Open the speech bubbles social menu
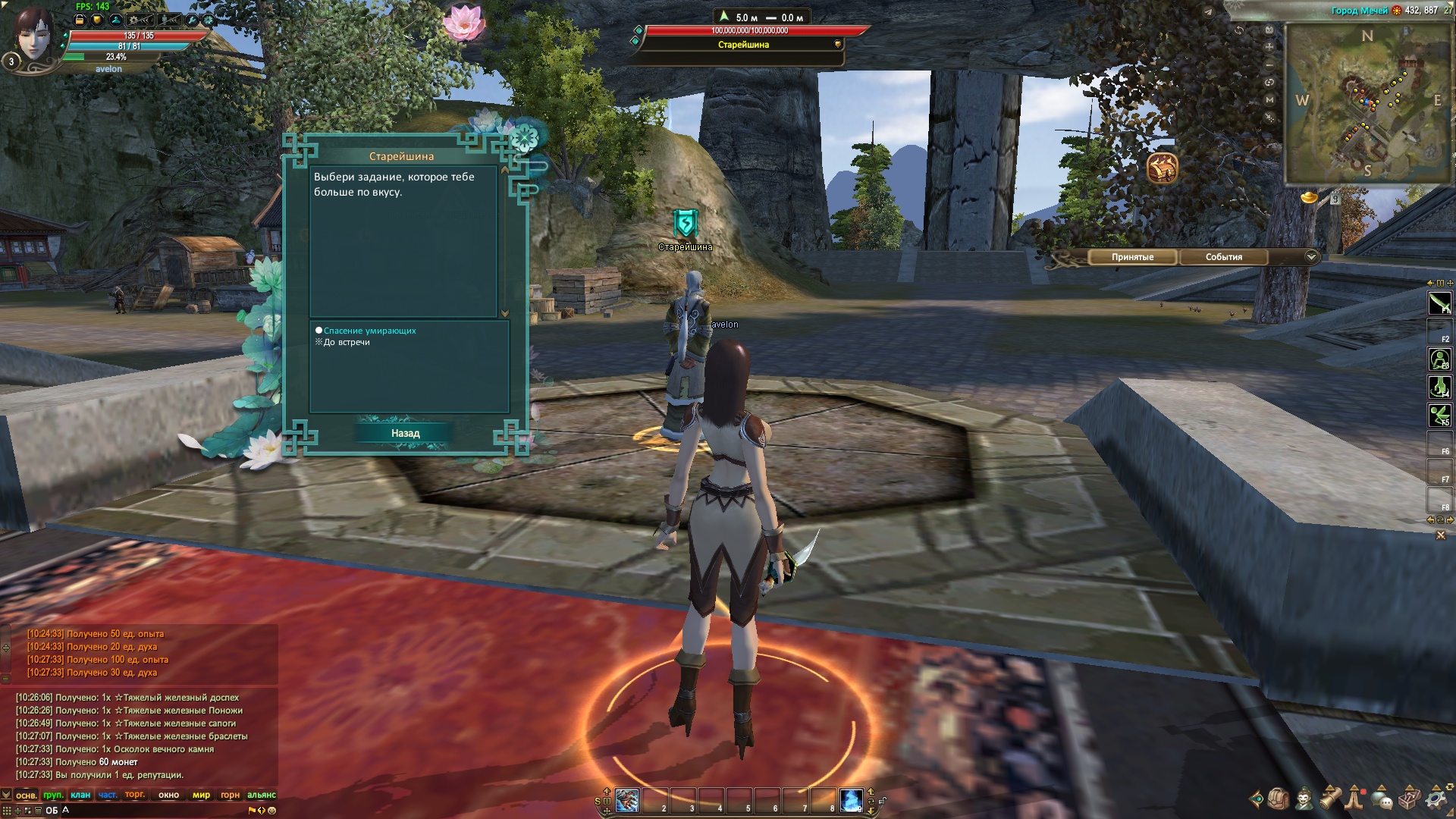This screenshot has width=1456, height=819. point(1382,799)
